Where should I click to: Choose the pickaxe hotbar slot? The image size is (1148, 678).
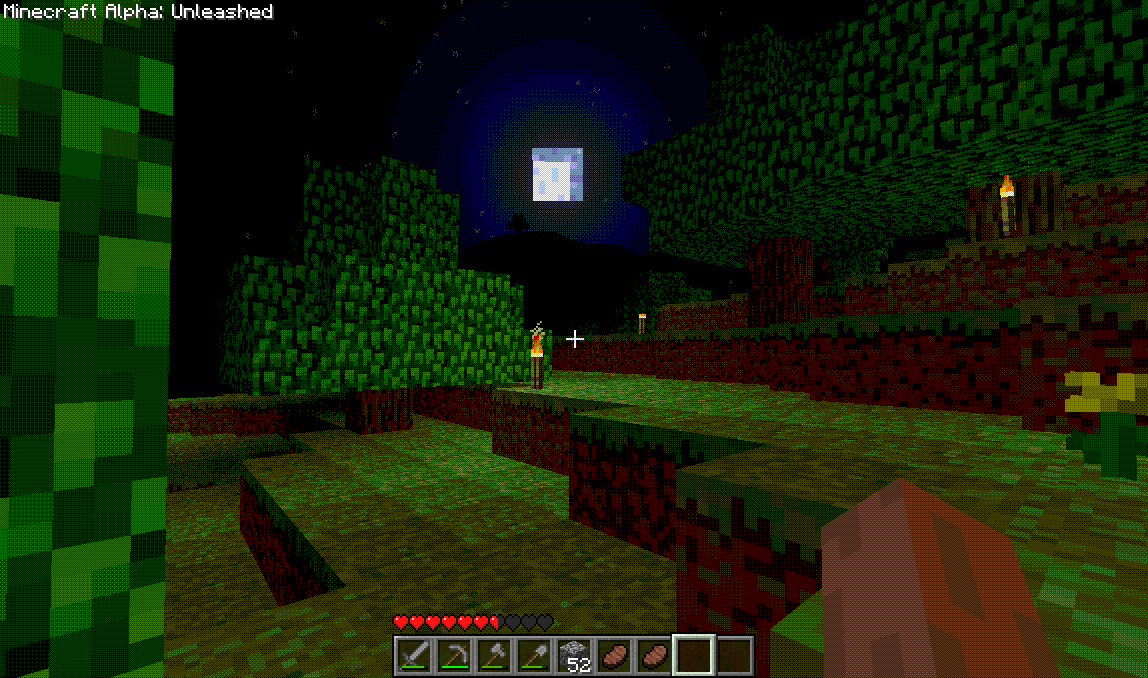454,656
